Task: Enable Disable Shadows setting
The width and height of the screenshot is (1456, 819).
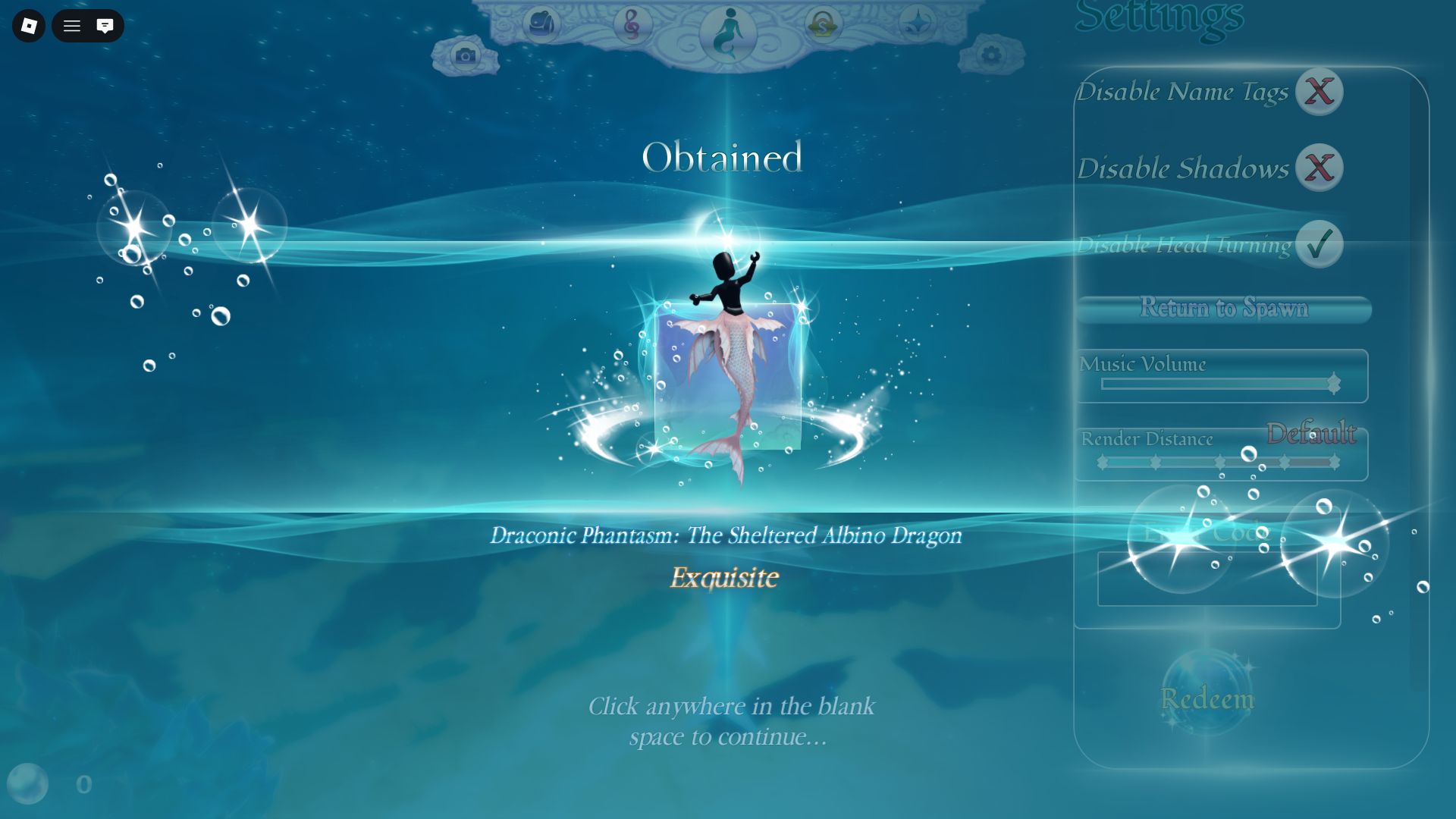Action: pyautogui.click(x=1319, y=168)
